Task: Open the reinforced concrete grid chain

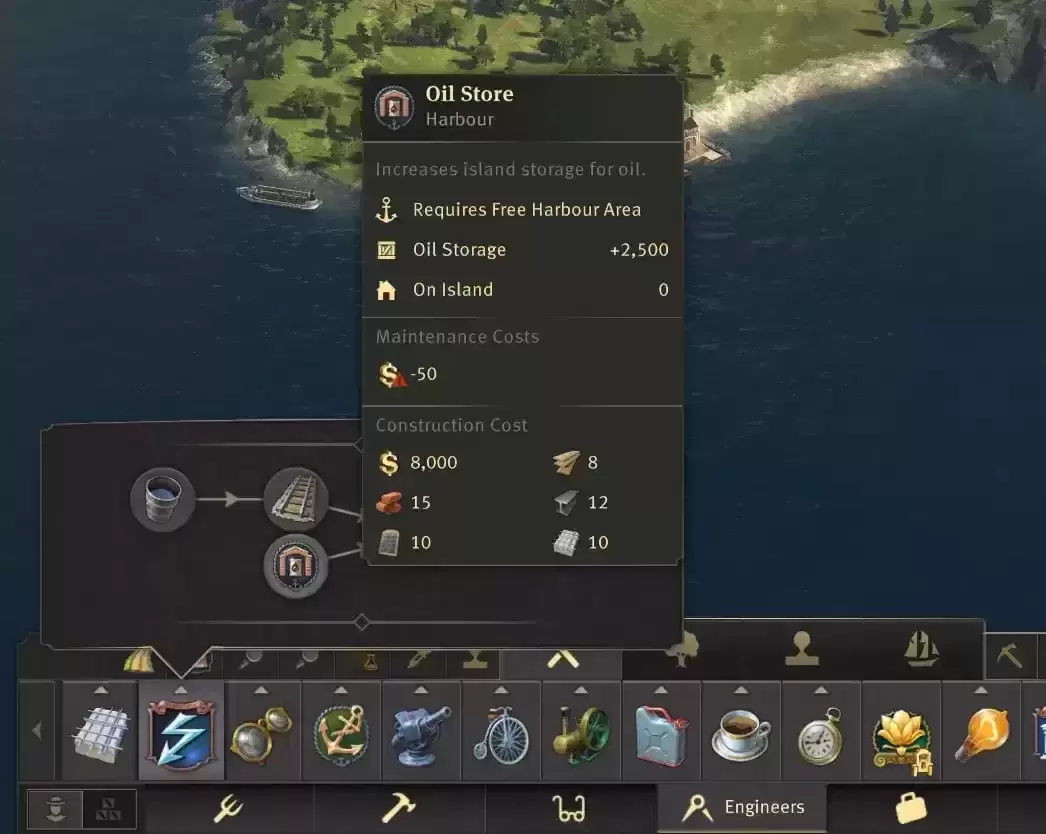Action: point(101,732)
